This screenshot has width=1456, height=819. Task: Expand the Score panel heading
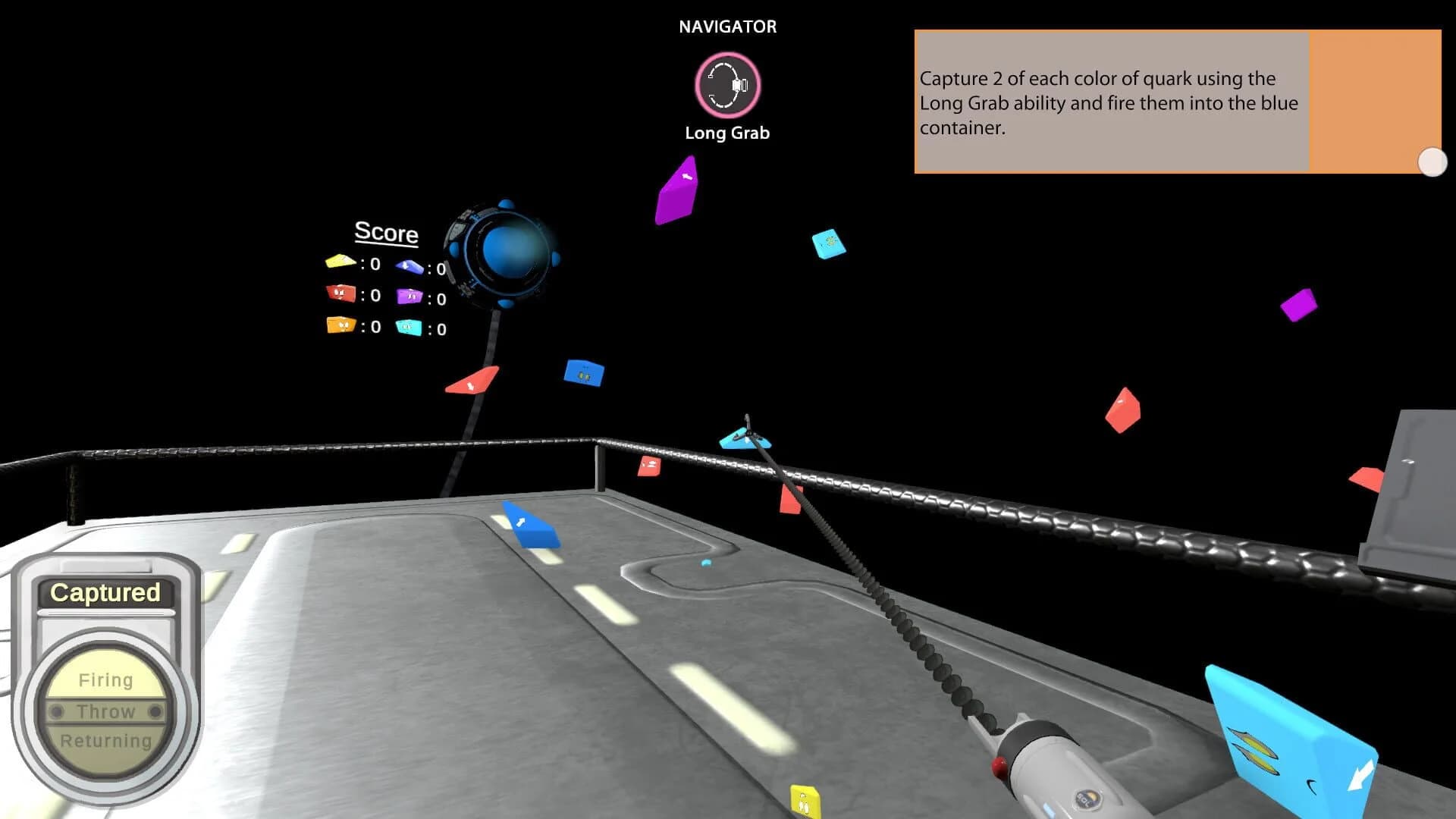coord(386,234)
